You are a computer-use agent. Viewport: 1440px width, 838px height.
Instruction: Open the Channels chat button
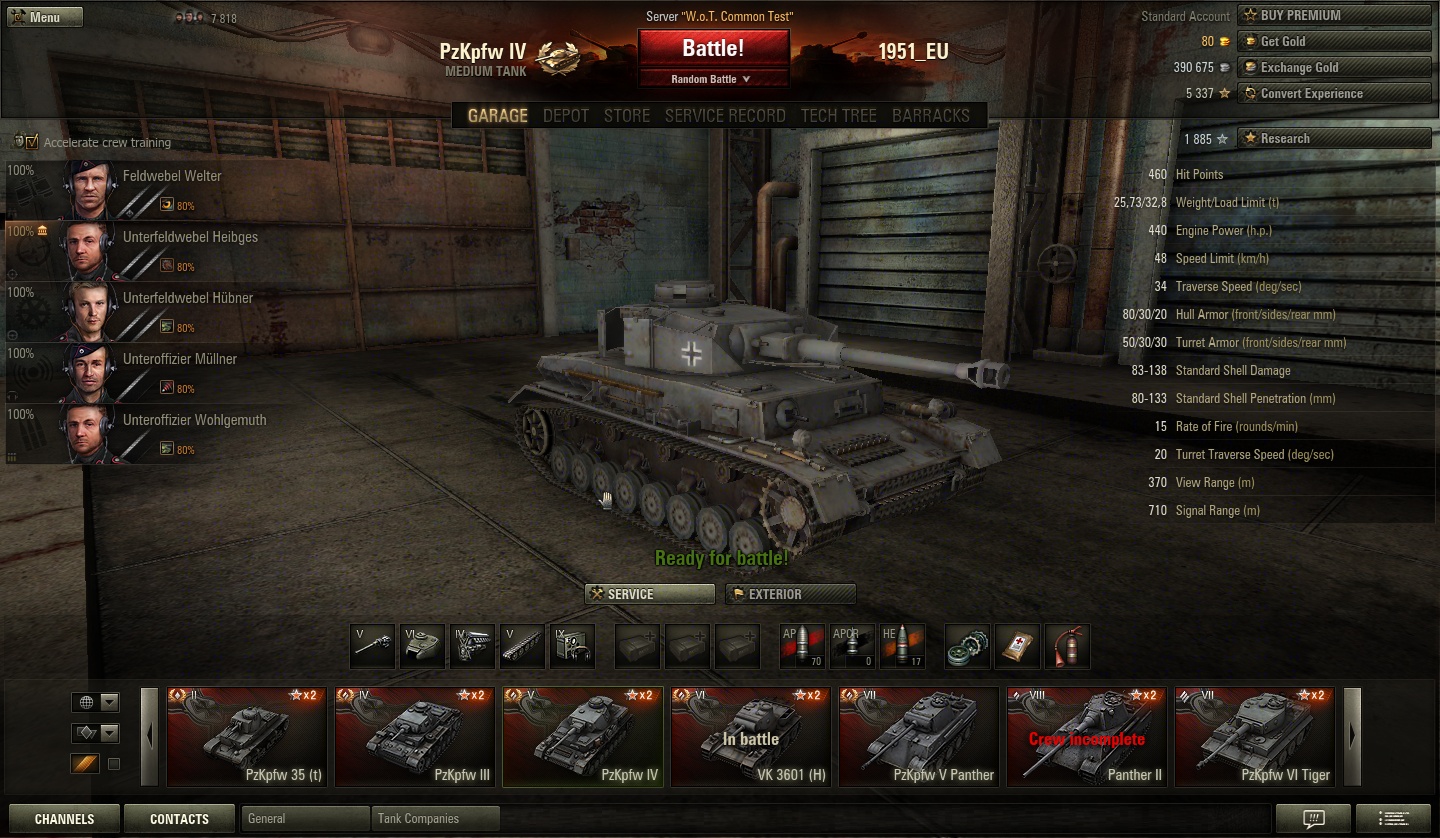64,819
